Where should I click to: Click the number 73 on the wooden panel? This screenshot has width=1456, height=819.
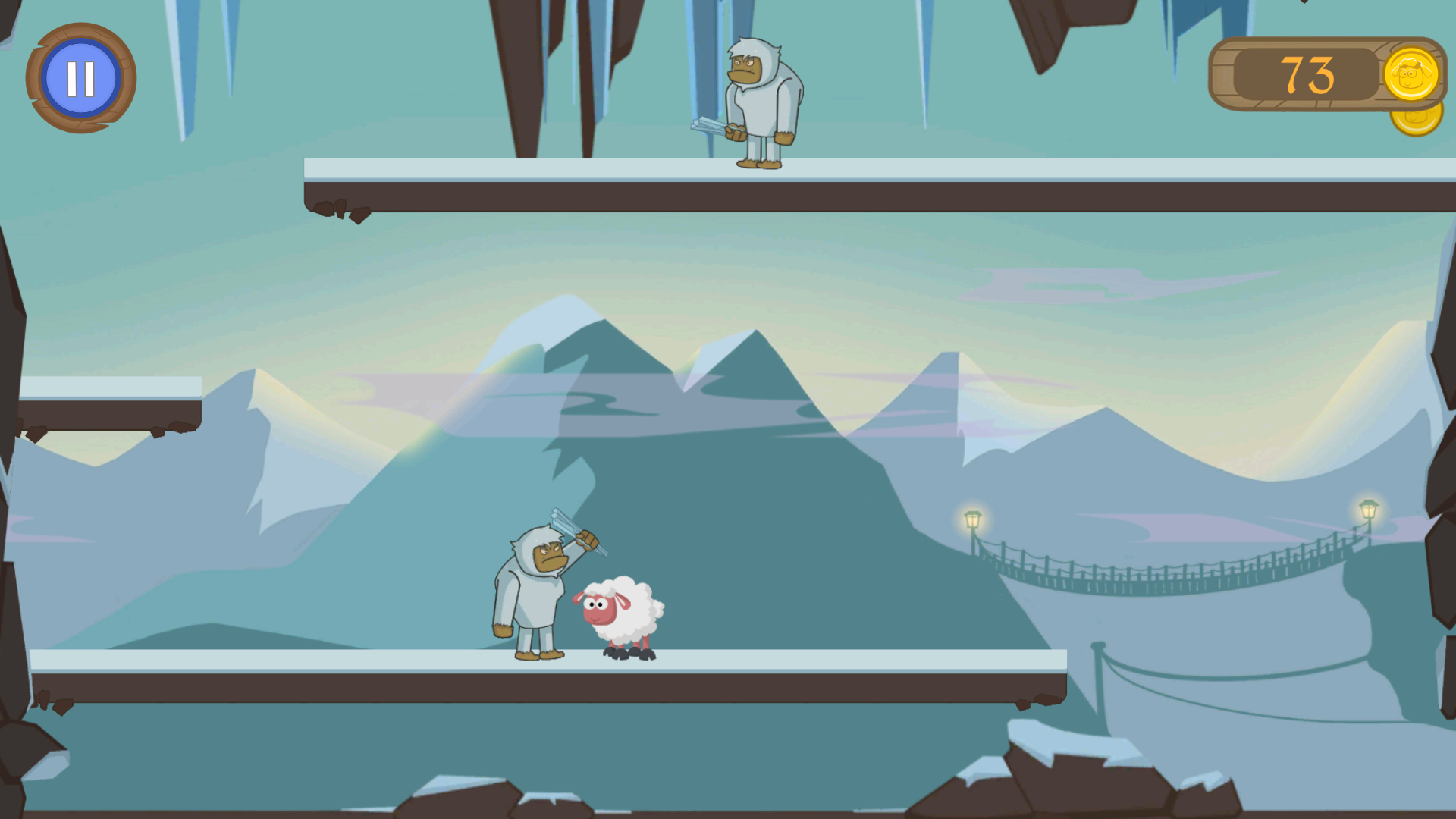coord(1308,74)
